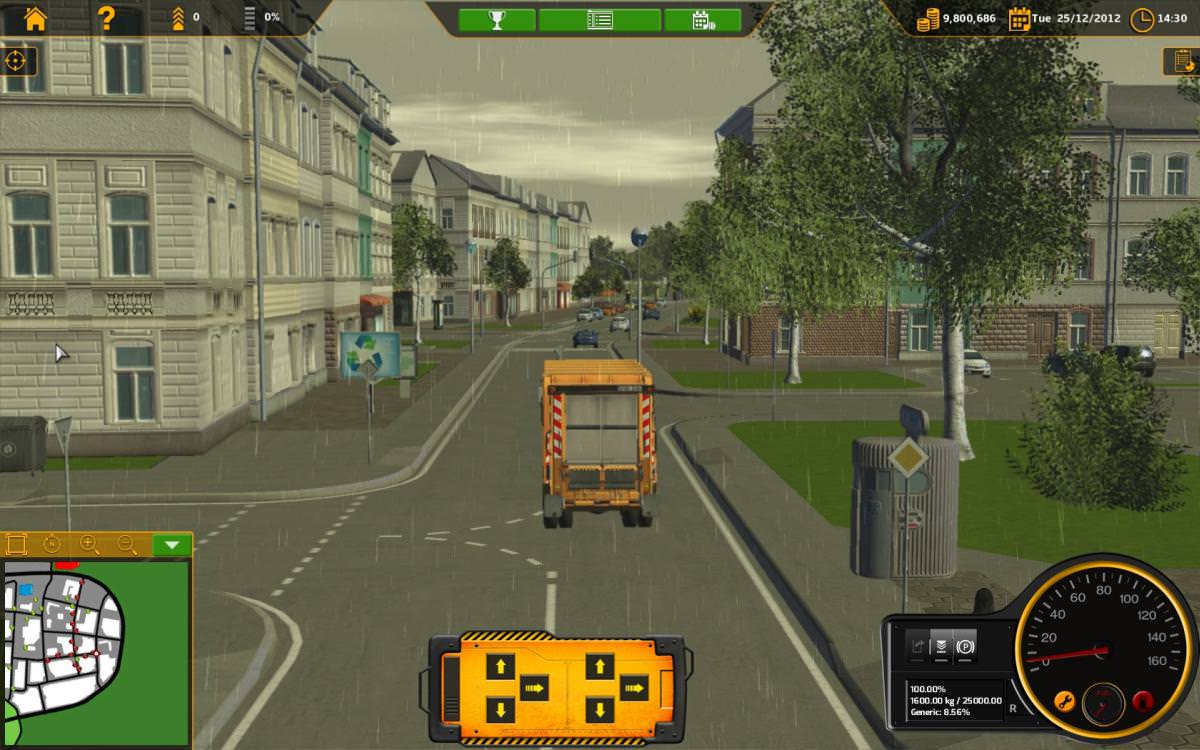Zoom in on the minimap

[x=90, y=545]
